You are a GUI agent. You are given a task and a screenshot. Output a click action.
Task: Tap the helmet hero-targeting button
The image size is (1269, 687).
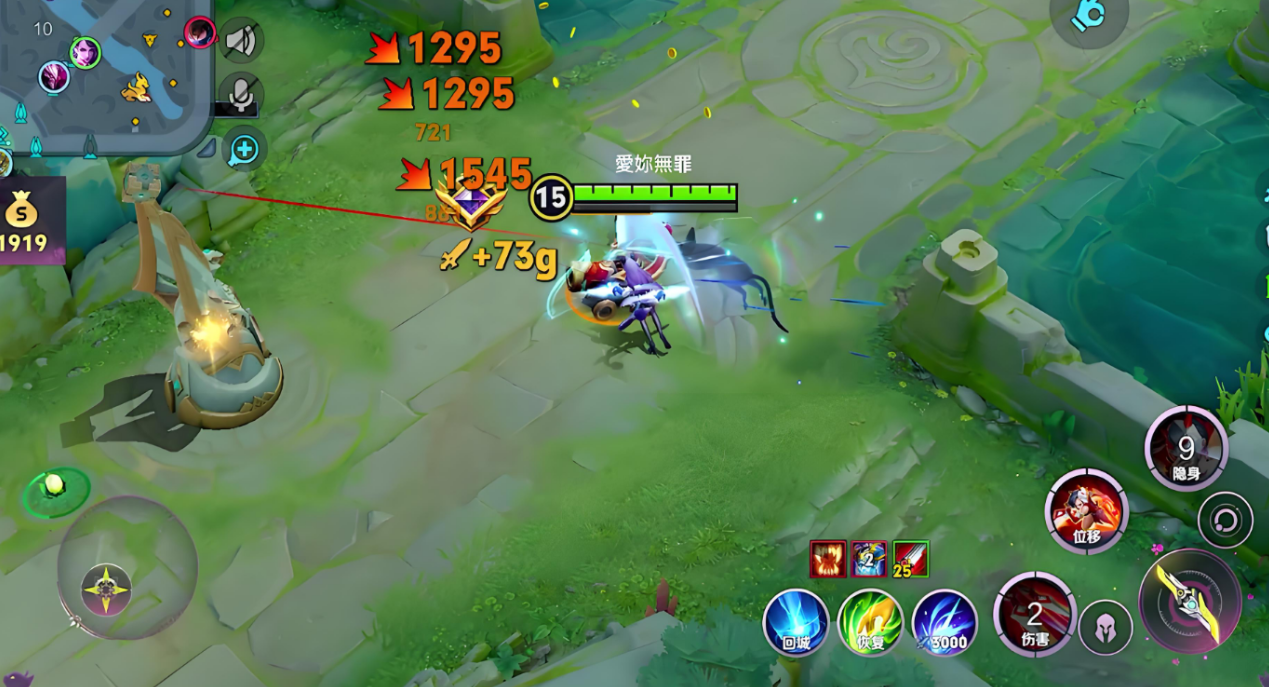1105,628
